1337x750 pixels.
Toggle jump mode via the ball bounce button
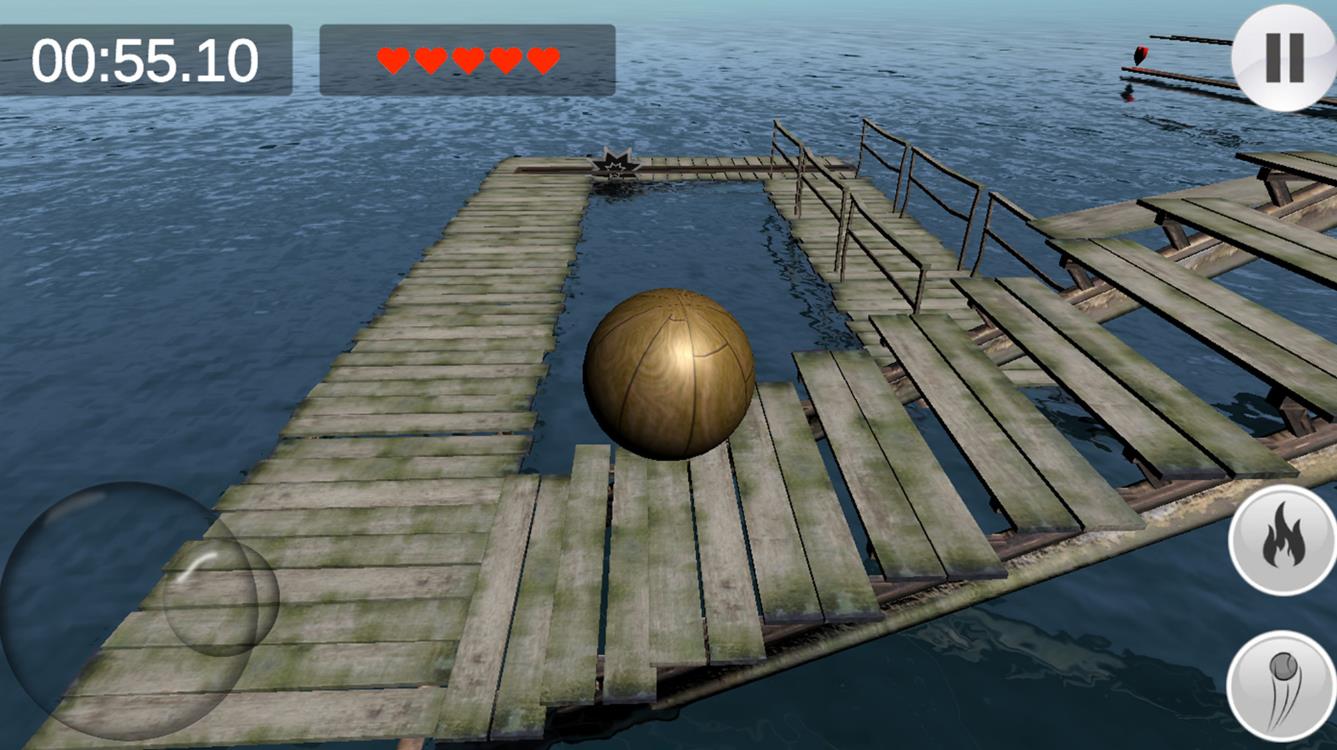click(1283, 683)
